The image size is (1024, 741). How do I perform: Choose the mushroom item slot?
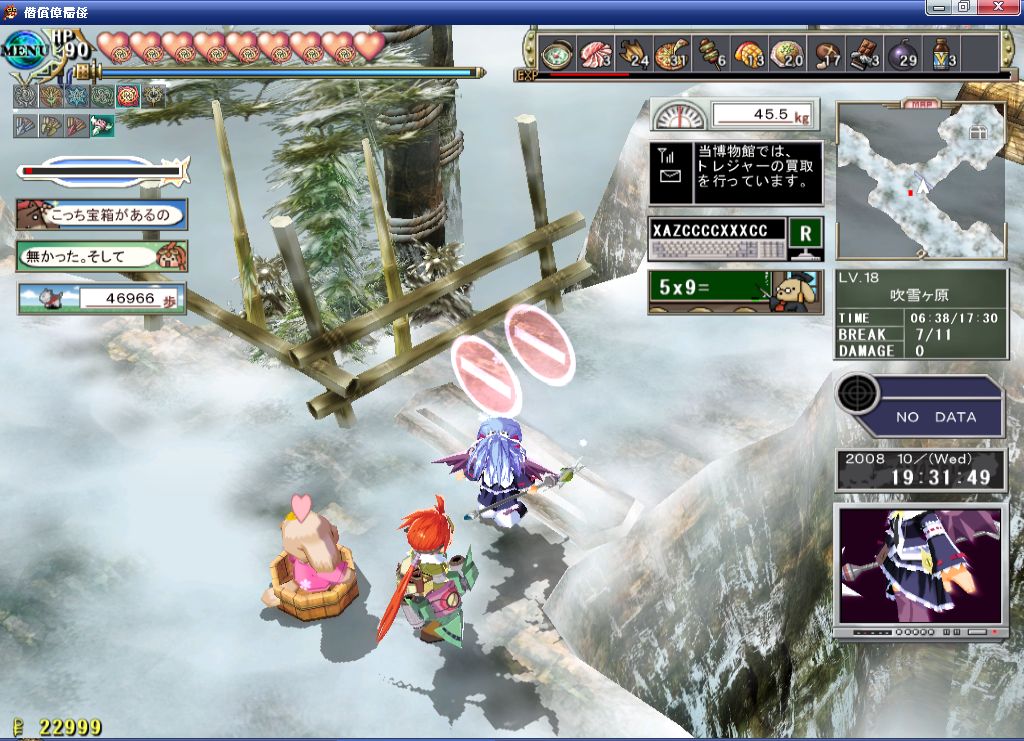pos(826,54)
